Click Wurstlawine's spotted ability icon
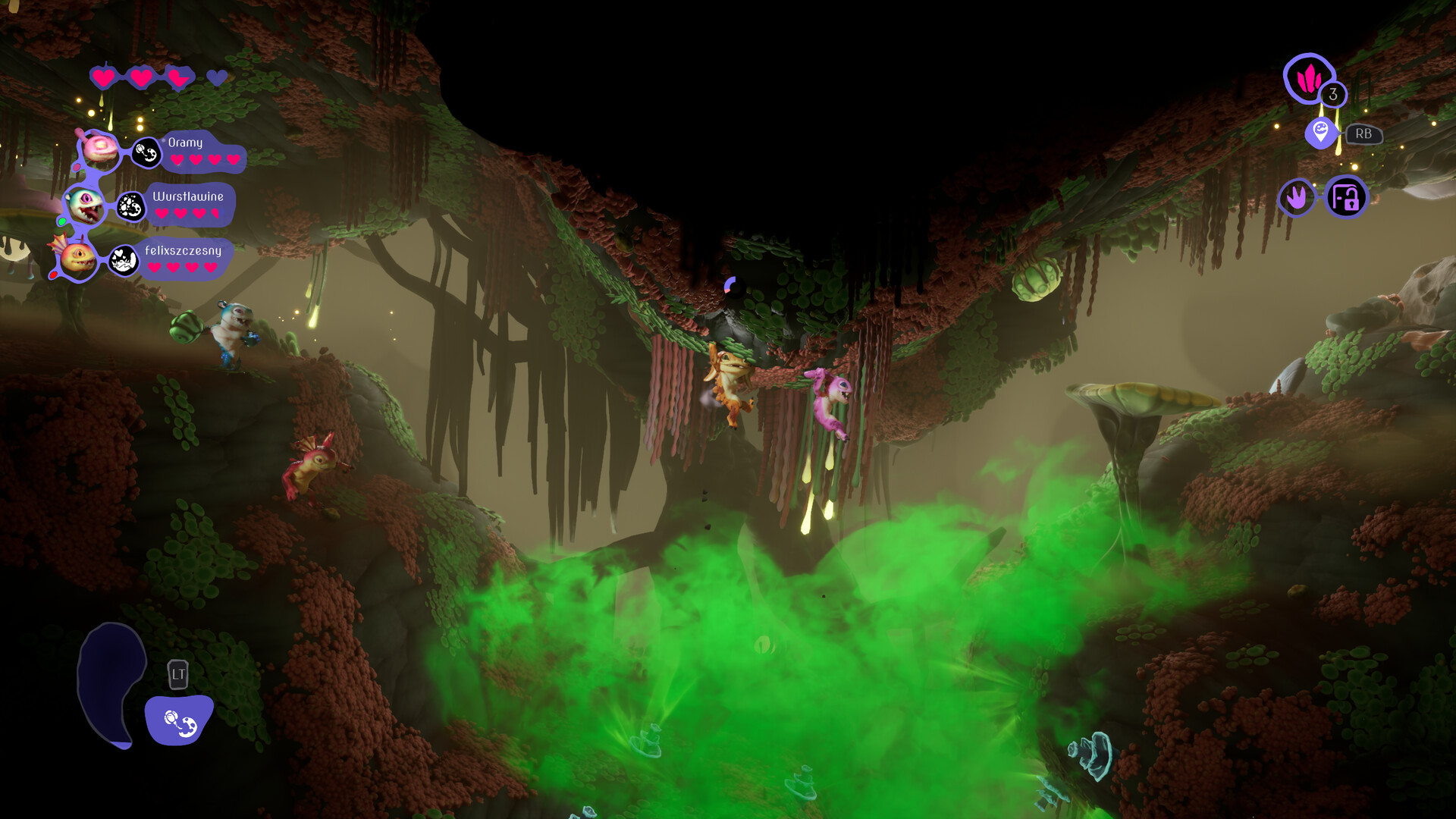1456x819 pixels. coord(130,206)
